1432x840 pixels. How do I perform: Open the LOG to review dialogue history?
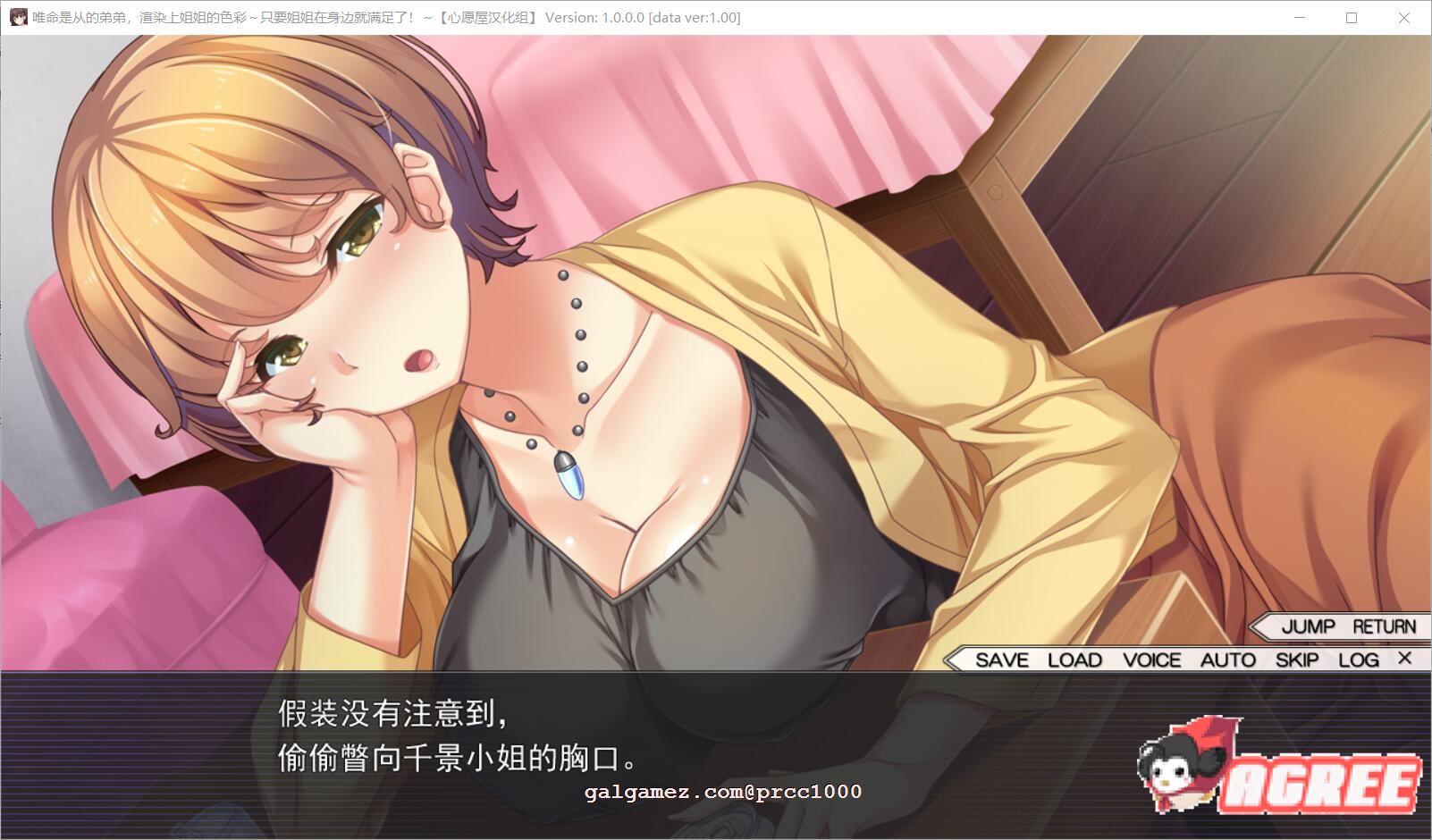(1360, 659)
